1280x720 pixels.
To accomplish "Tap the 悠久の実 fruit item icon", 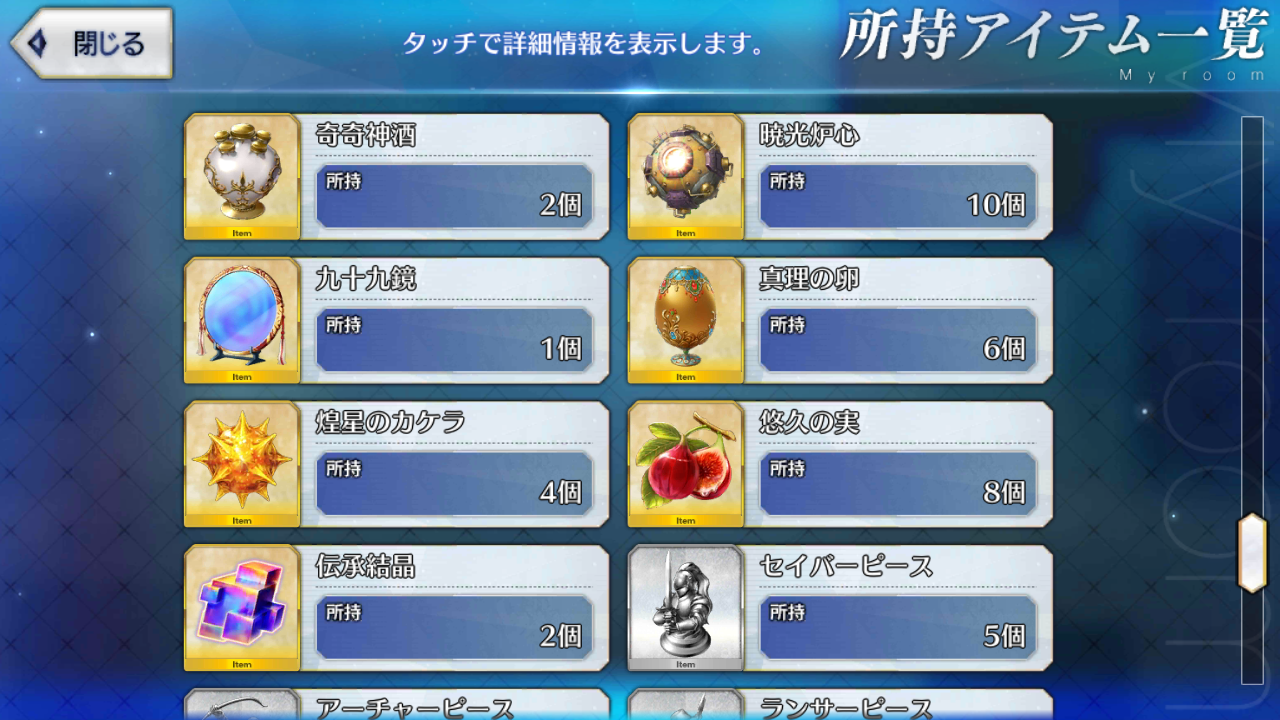I will coord(685,464).
